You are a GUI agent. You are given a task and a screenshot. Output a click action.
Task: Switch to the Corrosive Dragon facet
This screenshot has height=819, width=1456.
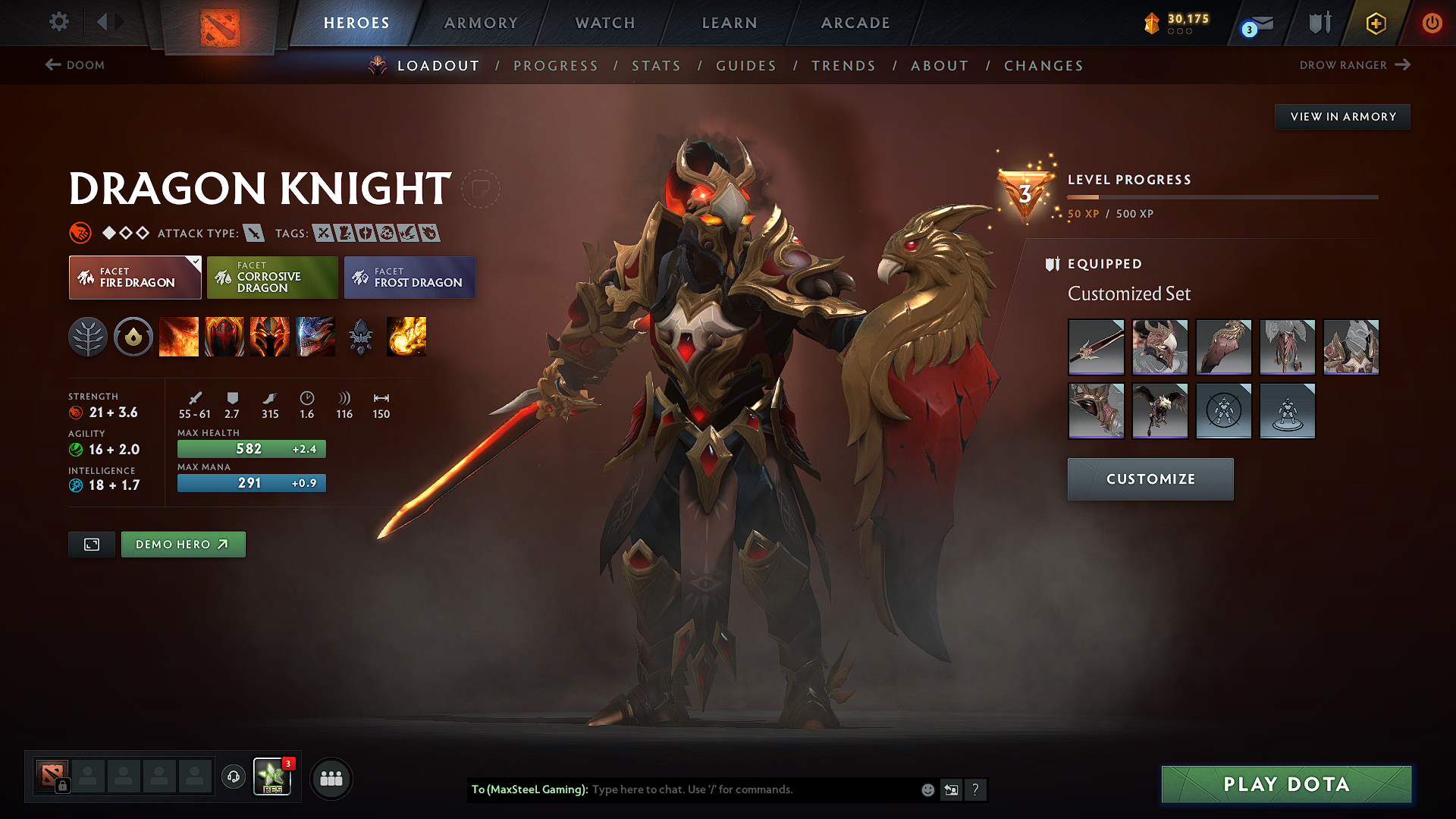click(271, 278)
